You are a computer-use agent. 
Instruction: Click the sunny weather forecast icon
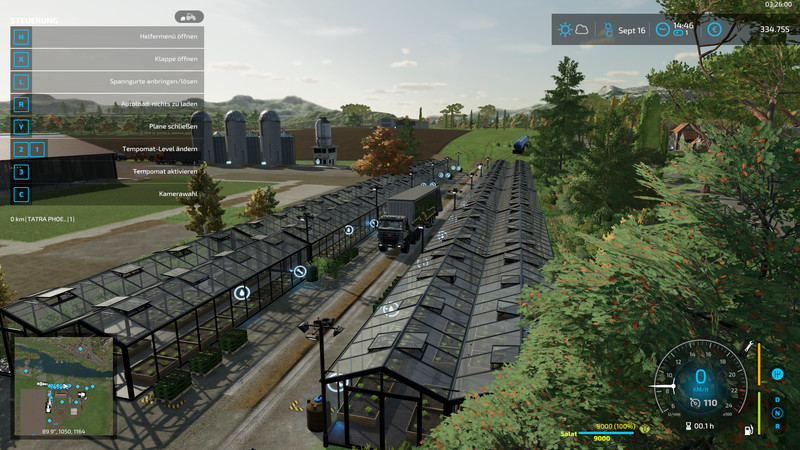click(566, 30)
